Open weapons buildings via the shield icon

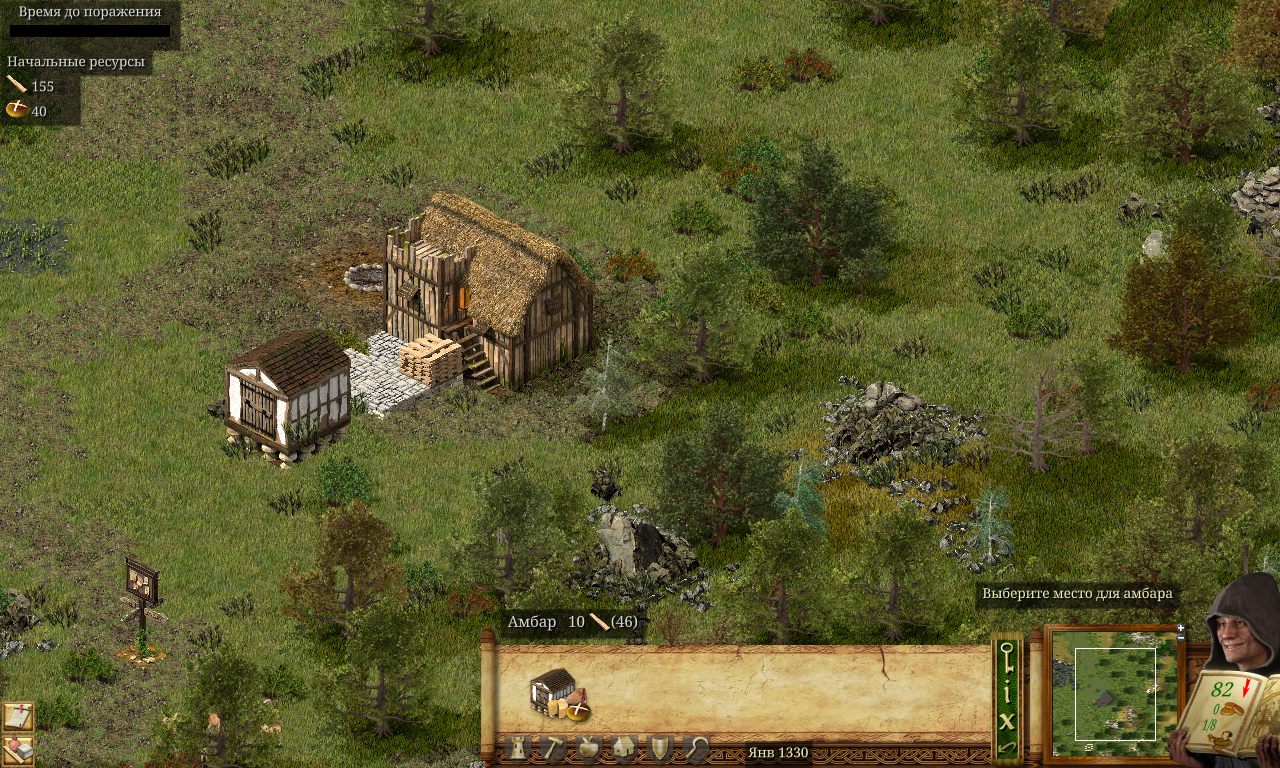(x=660, y=748)
